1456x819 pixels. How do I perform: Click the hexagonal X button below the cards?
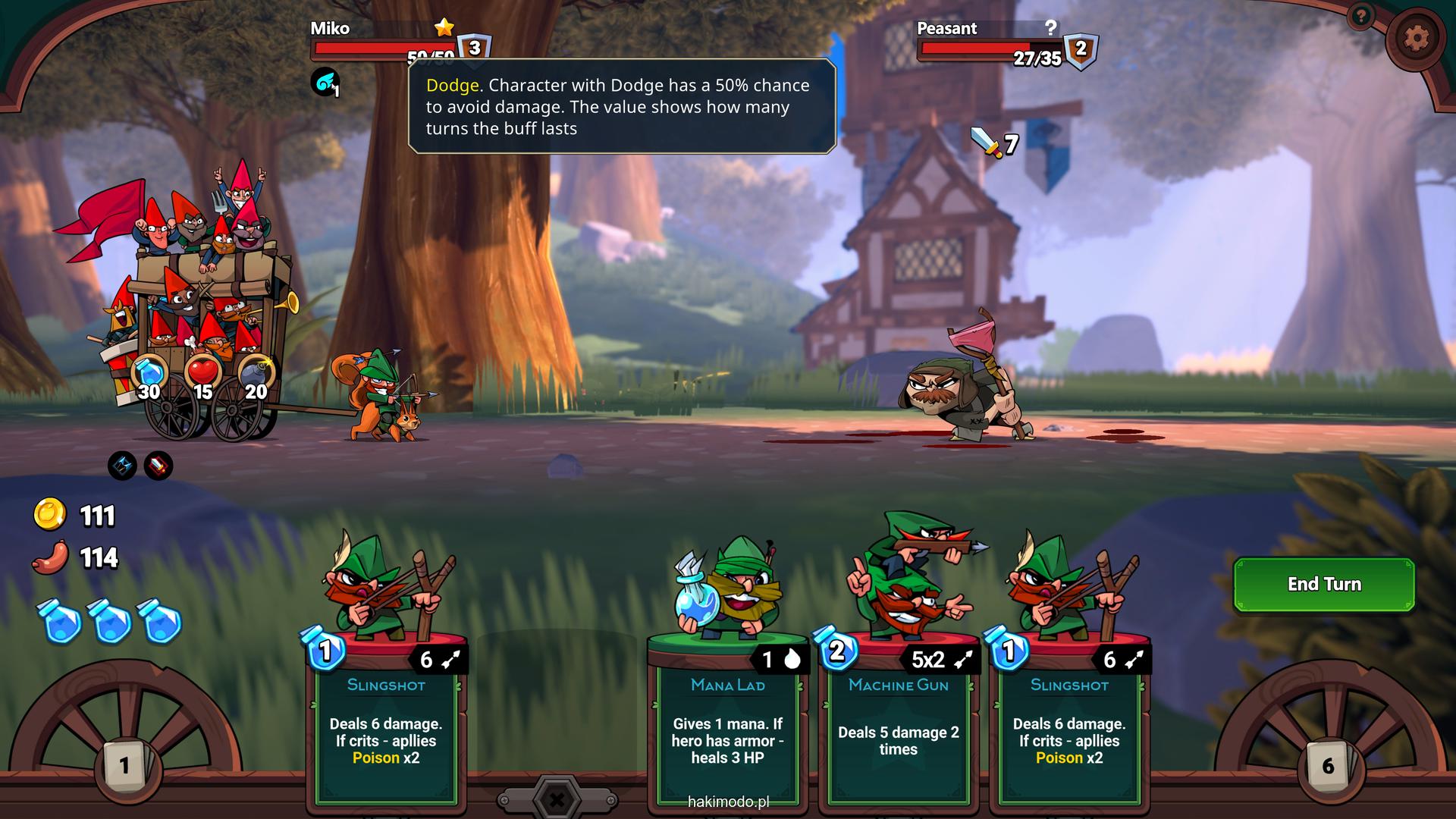pos(557,799)
